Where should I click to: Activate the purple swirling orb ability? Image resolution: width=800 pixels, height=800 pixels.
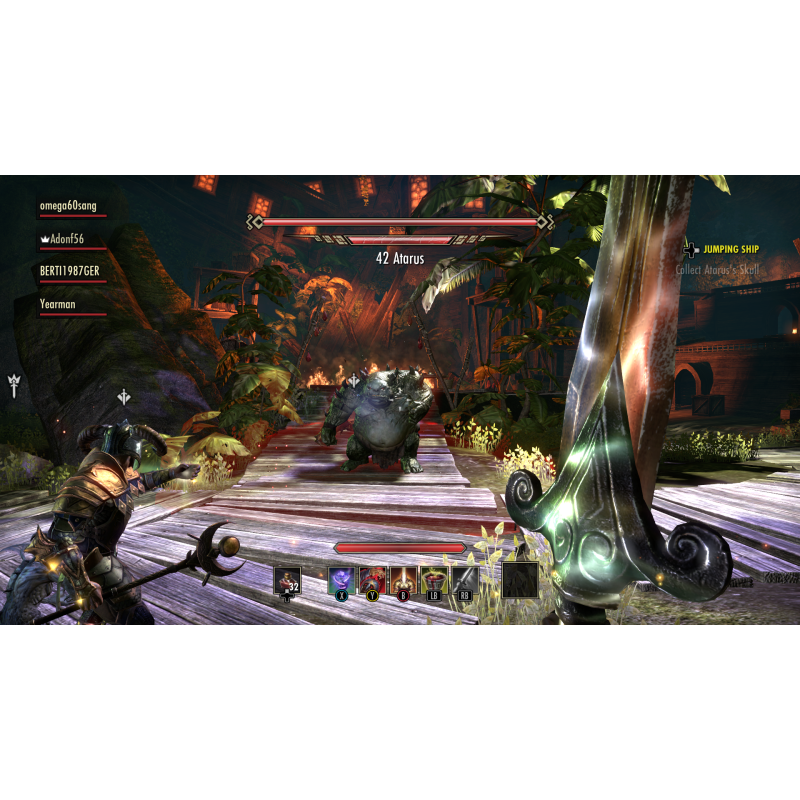coord(342,579)
